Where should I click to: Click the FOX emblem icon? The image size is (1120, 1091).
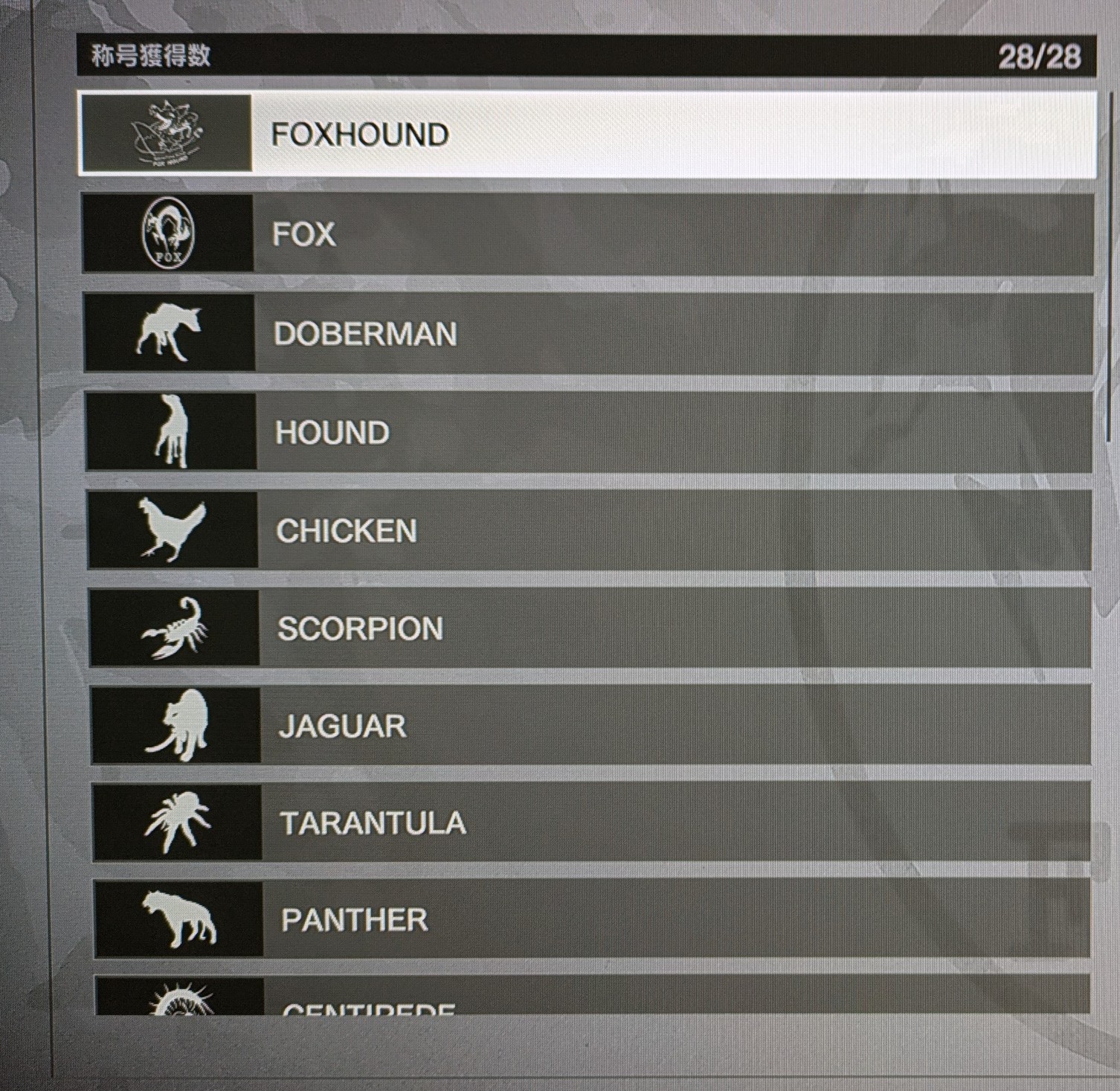167,234
